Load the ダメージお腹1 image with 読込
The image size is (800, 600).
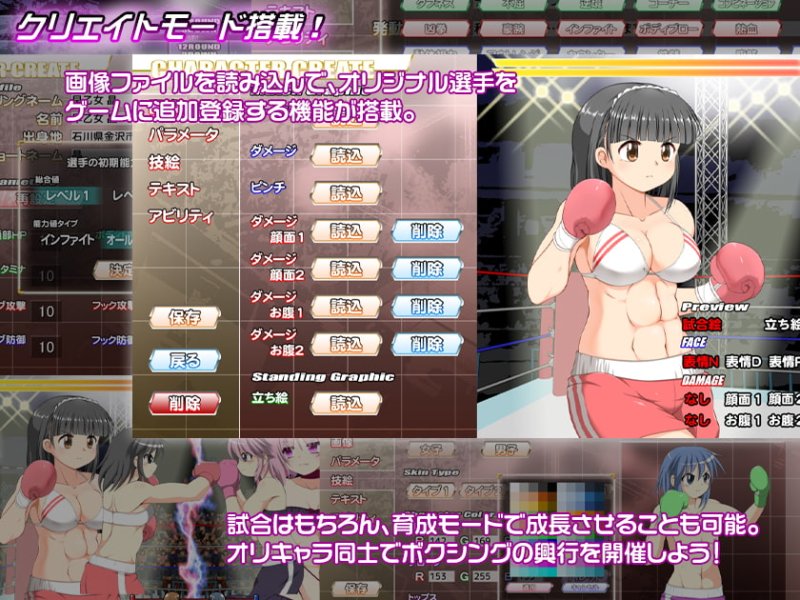347,306
